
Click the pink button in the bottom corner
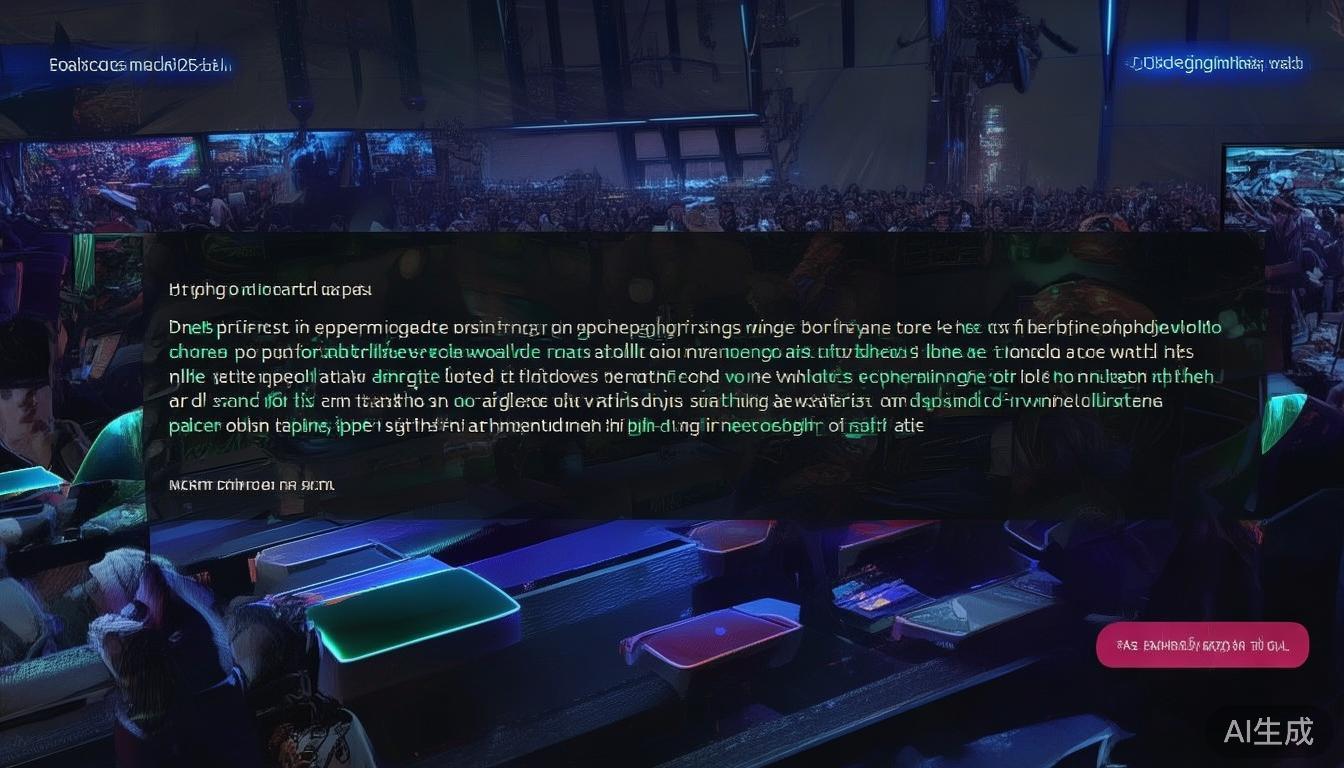pyautogui.click(x=1202, y=645)
